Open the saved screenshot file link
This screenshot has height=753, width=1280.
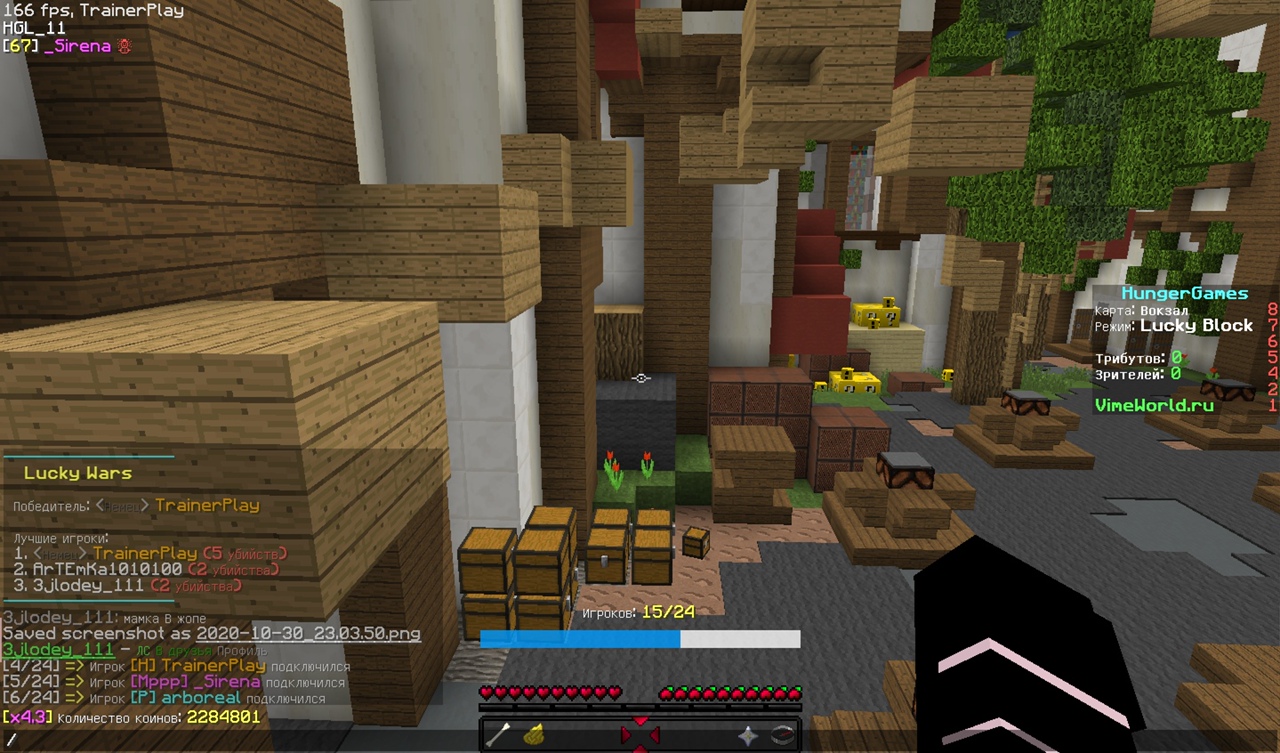tap(308, 634)
